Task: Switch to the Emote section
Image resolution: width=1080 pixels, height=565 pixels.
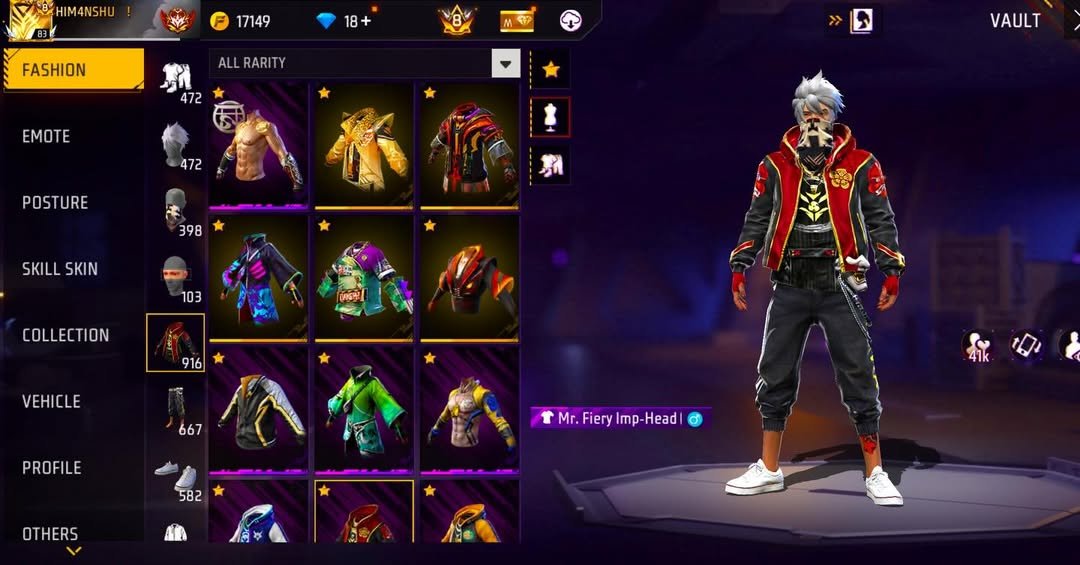Action: (x=46, y=136)
